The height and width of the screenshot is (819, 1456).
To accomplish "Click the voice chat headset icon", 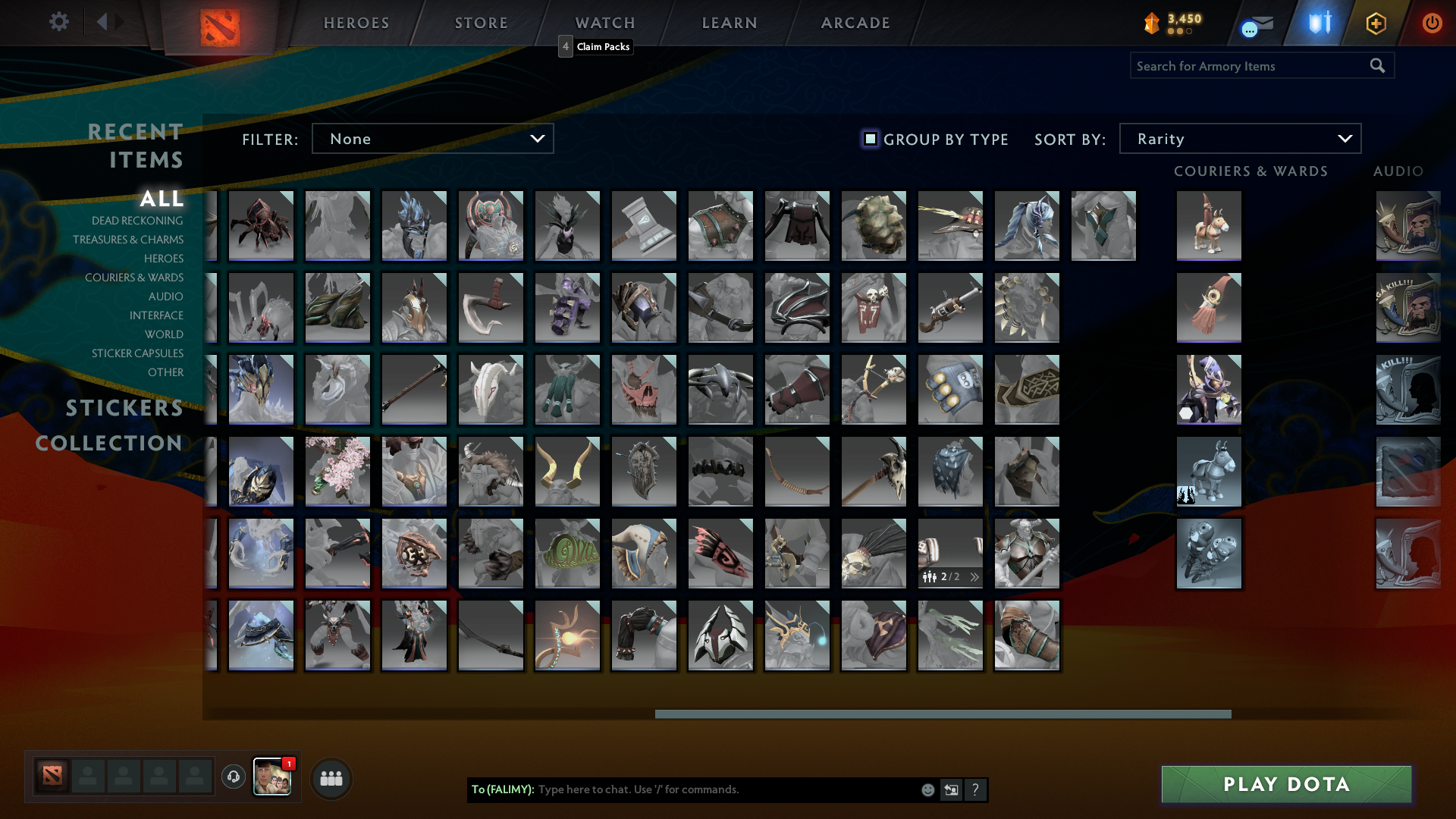I will point(233,777).
